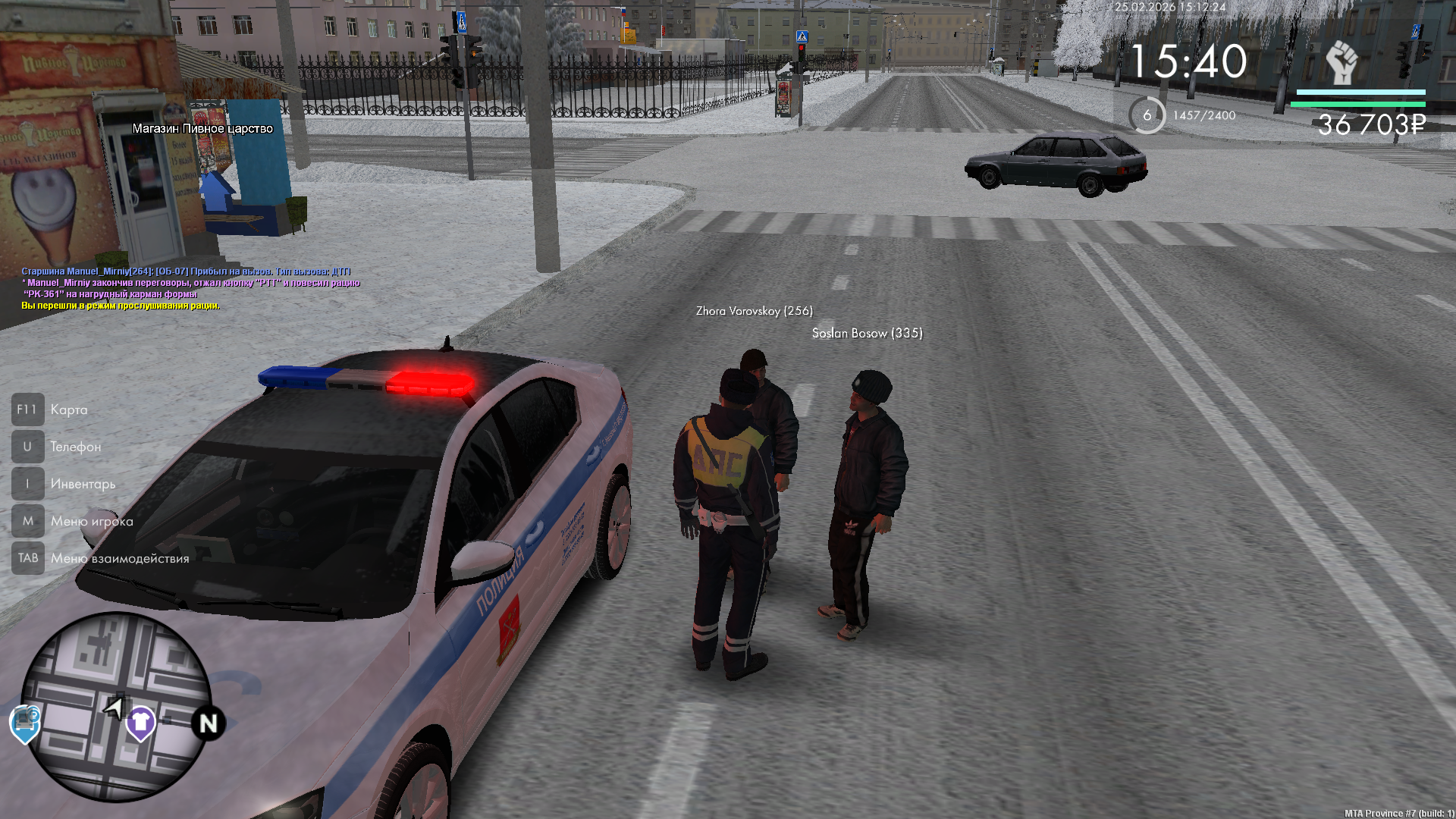Select the blue bus marker beside minimap
This screenshot has width=1456, height=819.
[x=25, y=723]
